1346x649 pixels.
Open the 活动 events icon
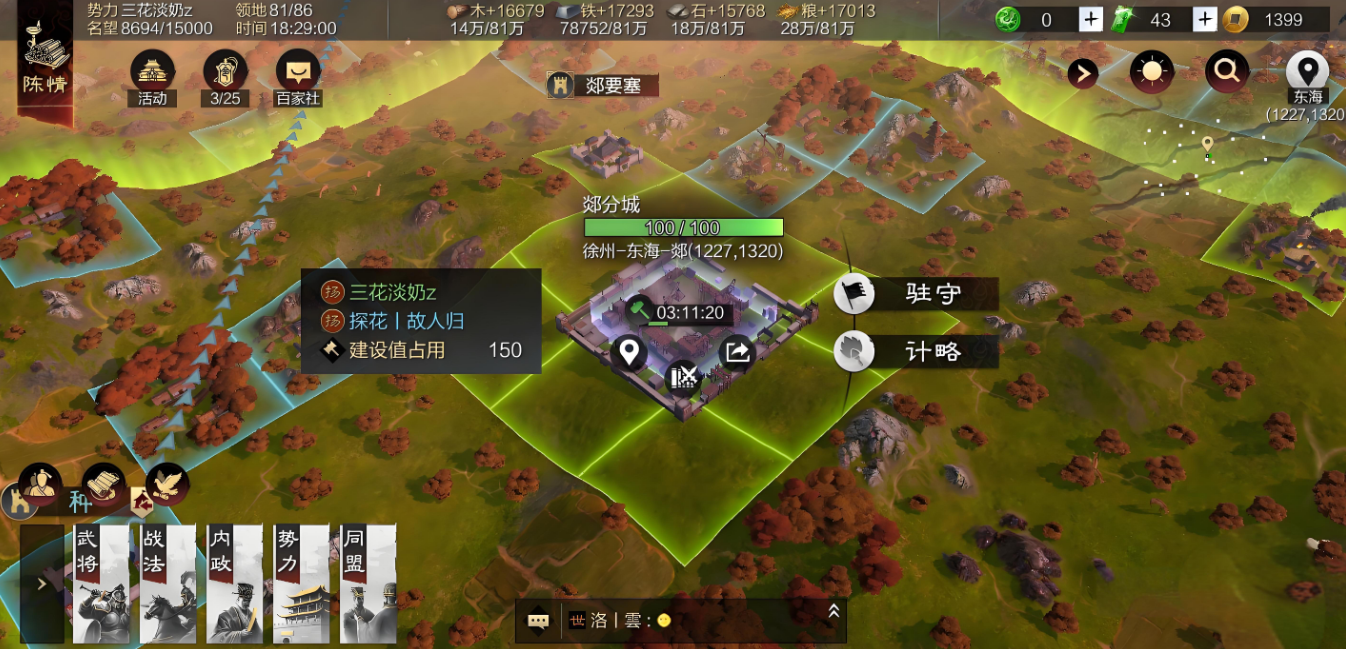[152, 74]
